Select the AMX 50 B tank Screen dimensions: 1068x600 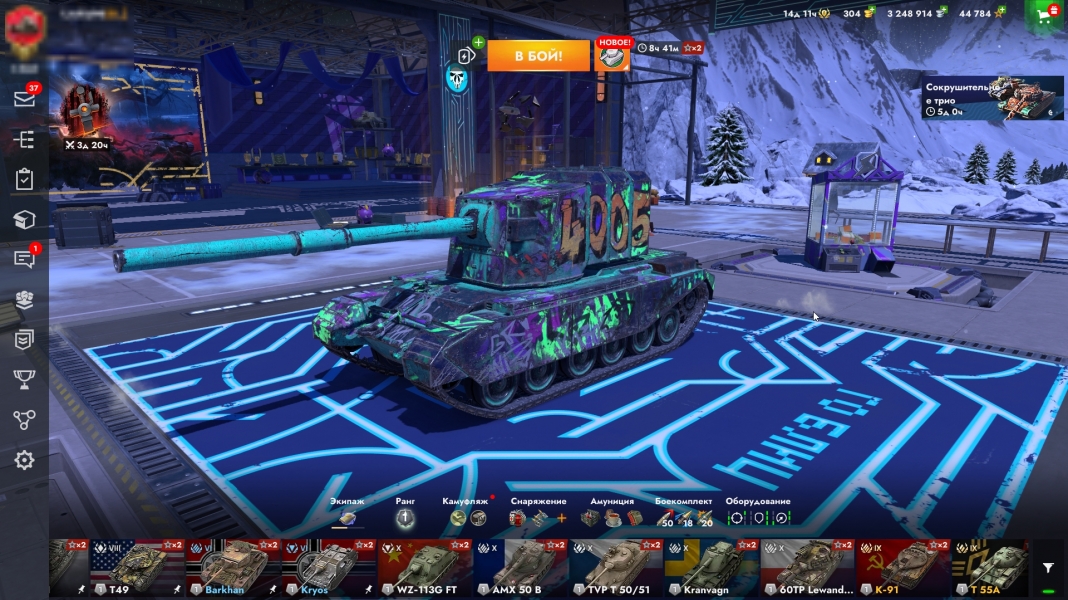pos(521,568)
